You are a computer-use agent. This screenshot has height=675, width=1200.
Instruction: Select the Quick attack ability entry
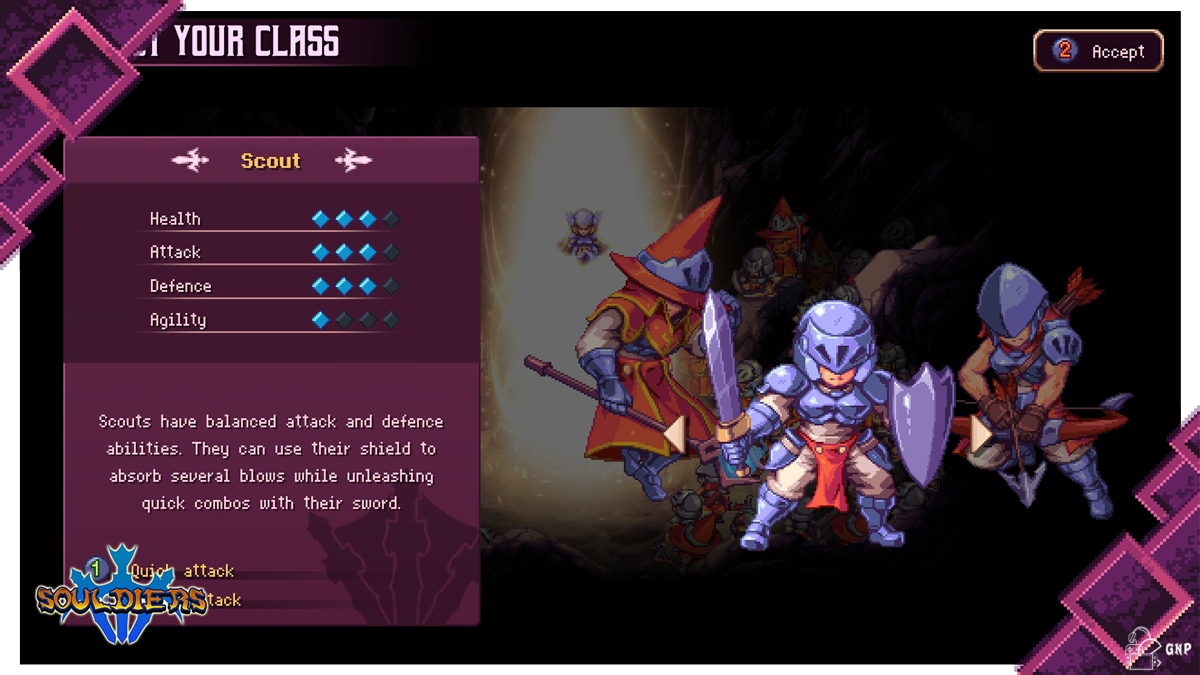coord(180,571)
